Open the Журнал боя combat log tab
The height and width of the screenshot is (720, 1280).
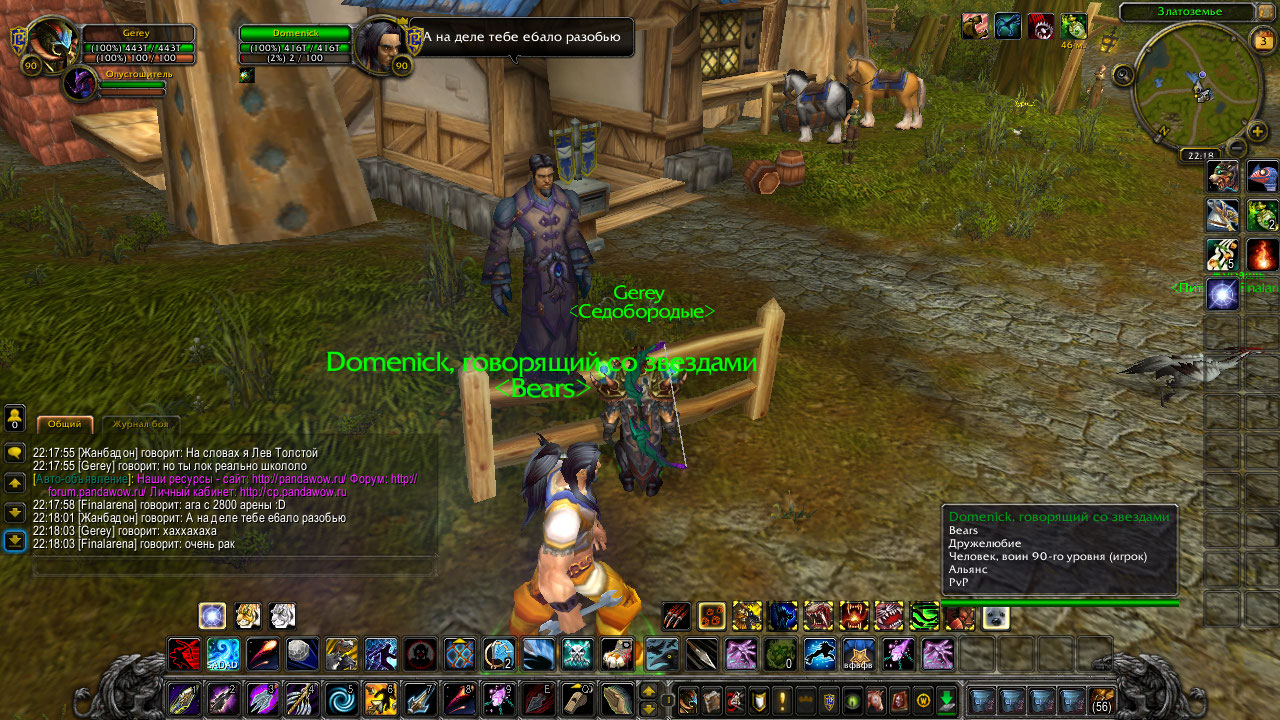coord(140,425)
